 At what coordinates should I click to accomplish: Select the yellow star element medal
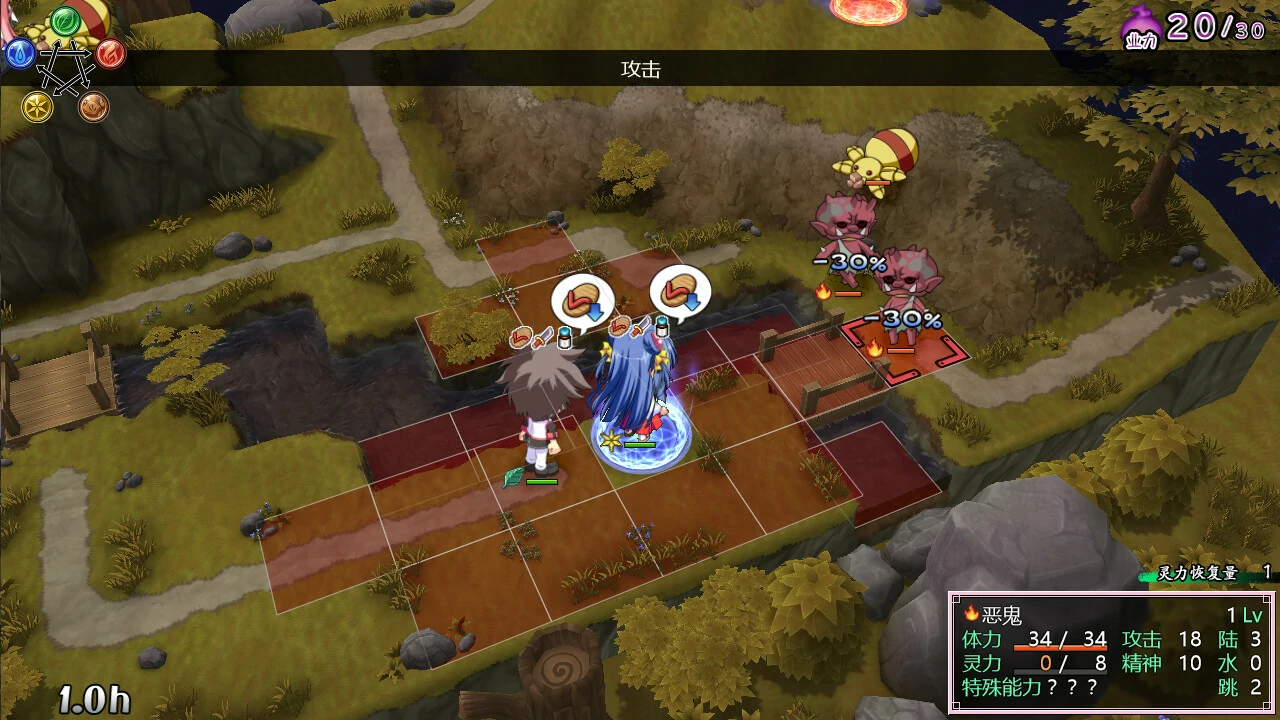point(38,108)
